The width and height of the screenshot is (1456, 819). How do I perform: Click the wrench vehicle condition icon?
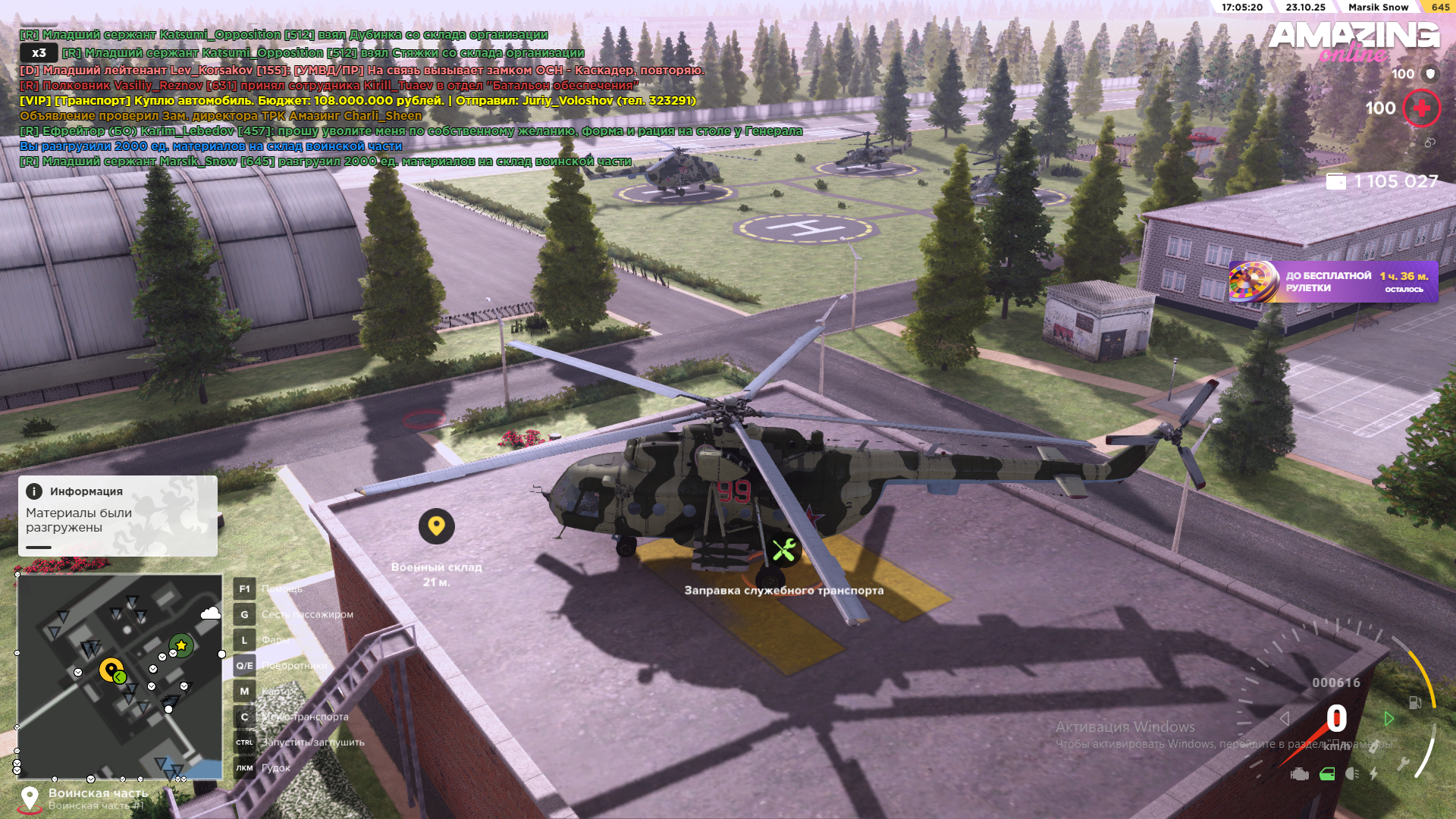pos(1403,764)
